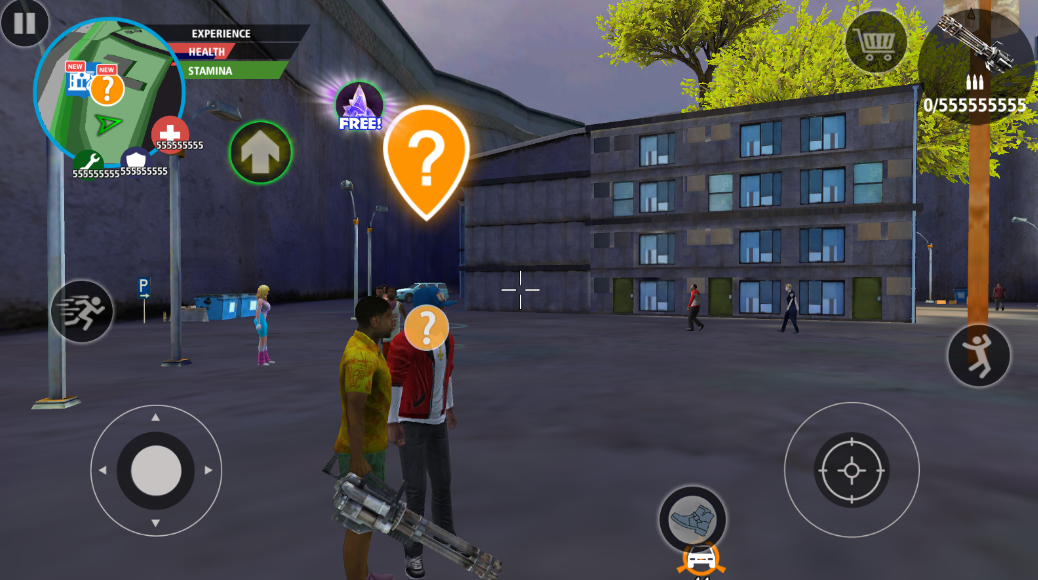Select the NEW building marker on minimap

tap(78, 80)
